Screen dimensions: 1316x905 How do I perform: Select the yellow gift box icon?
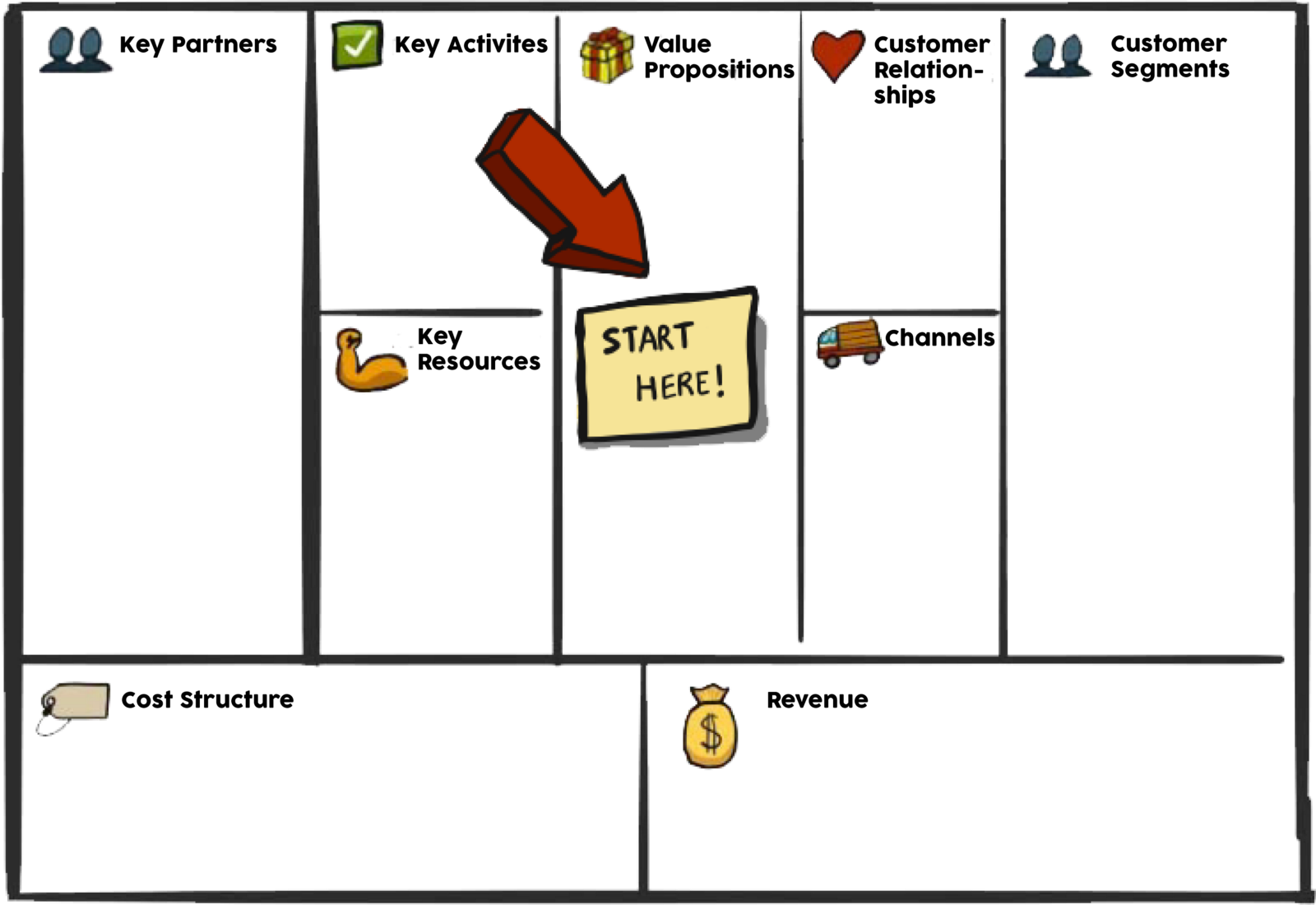[x=607, y=55]
